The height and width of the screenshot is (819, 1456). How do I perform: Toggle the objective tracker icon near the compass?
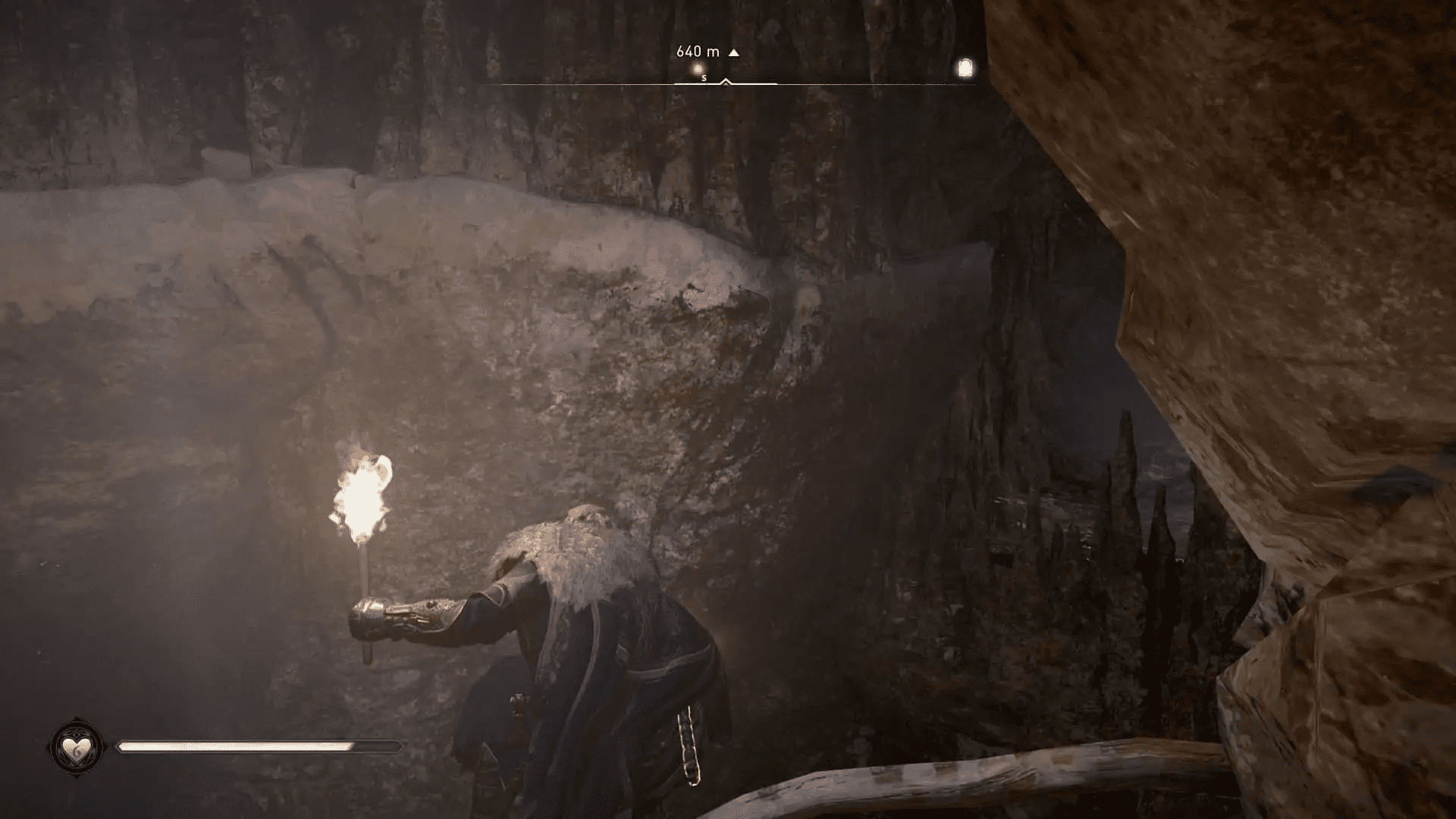[965, 68]
